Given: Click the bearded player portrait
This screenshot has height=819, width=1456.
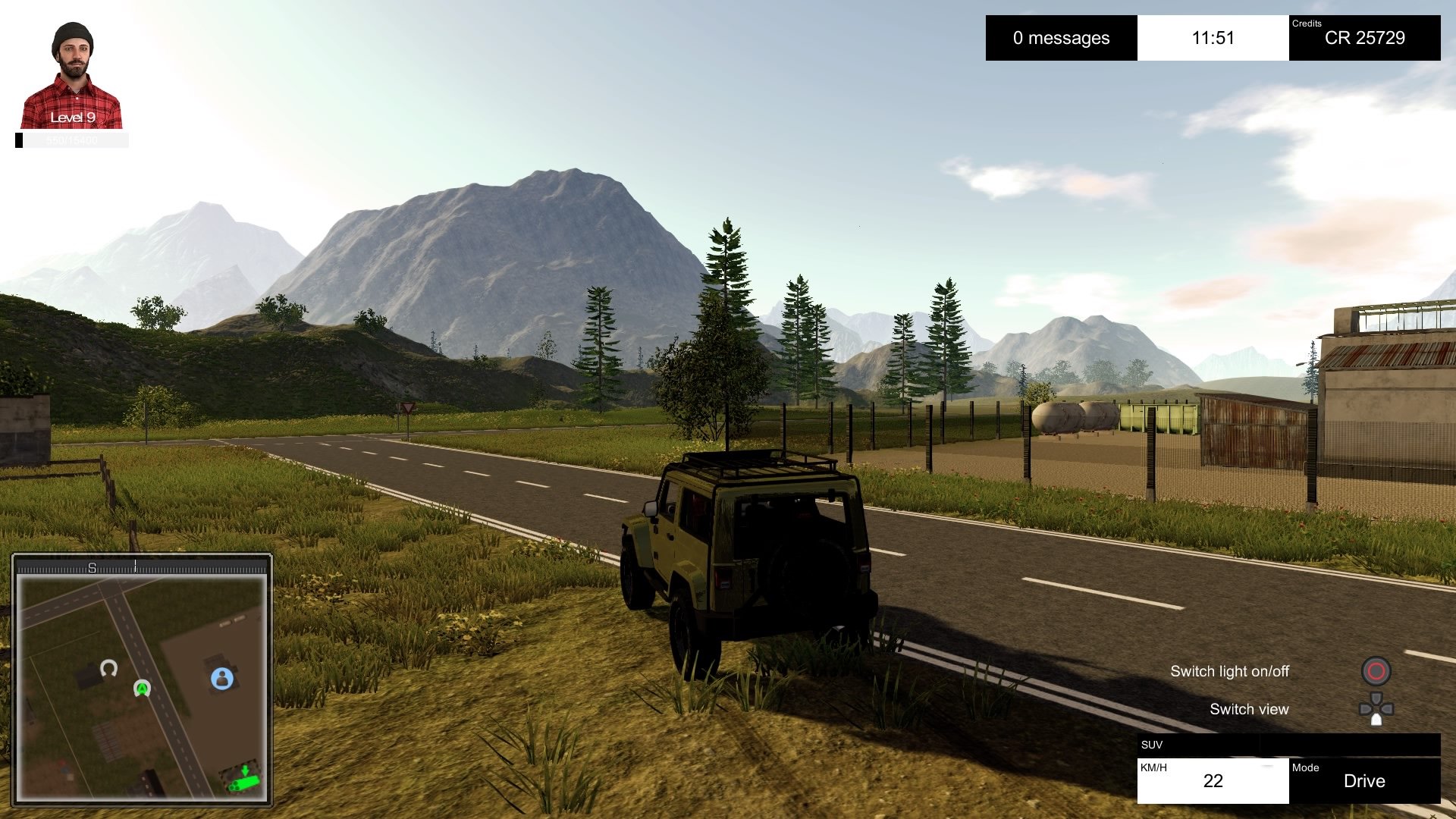Looking at the screenshot, I should [72, 76].
